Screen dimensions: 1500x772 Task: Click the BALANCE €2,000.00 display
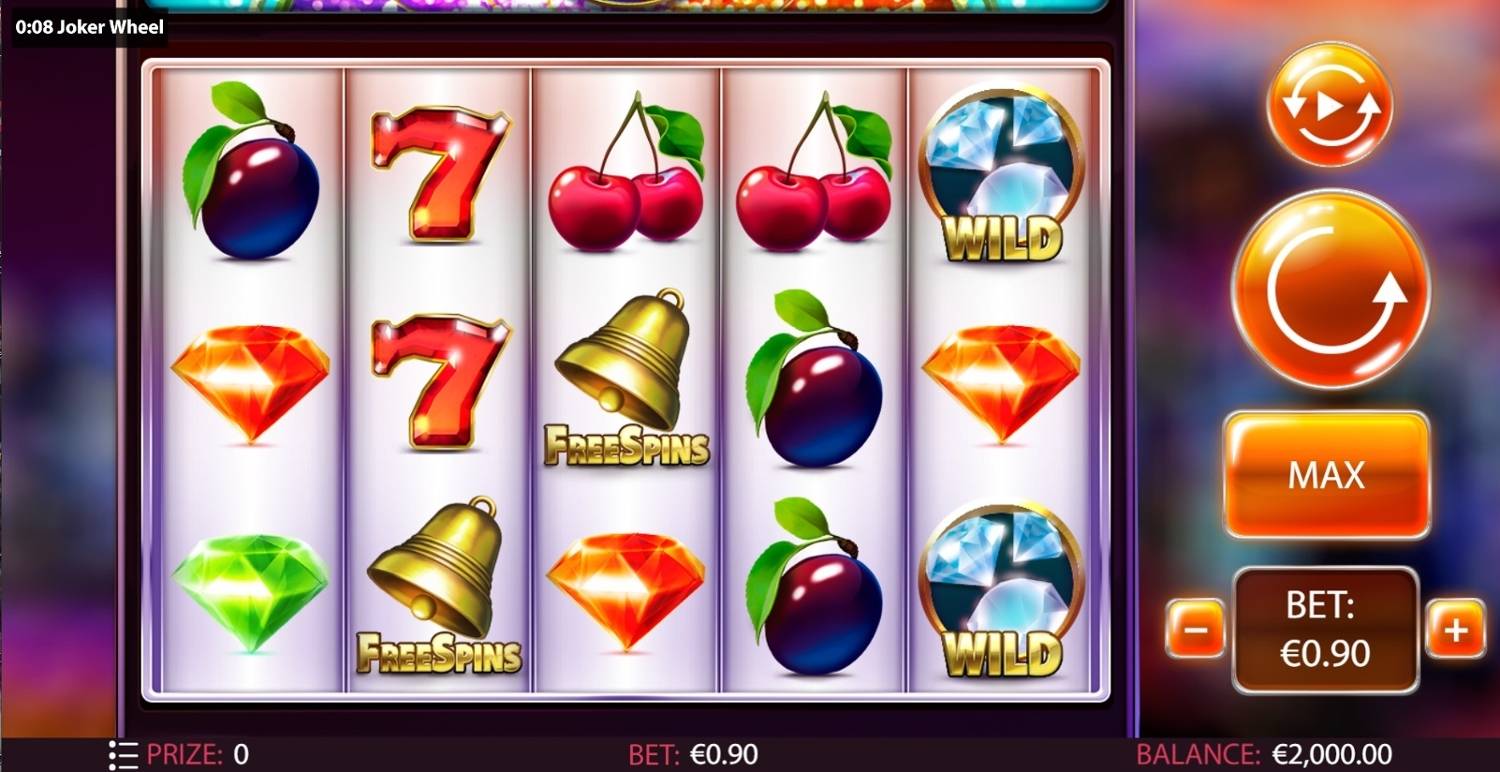click(1265, 753)
